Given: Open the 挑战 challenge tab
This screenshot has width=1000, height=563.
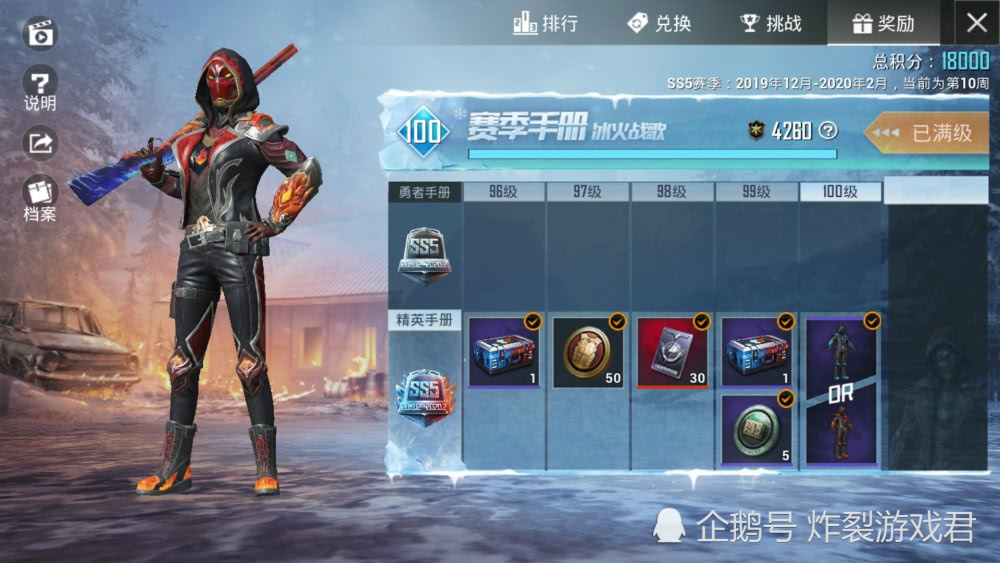Looking at the screenshot, I should click(x=771, y=23).
